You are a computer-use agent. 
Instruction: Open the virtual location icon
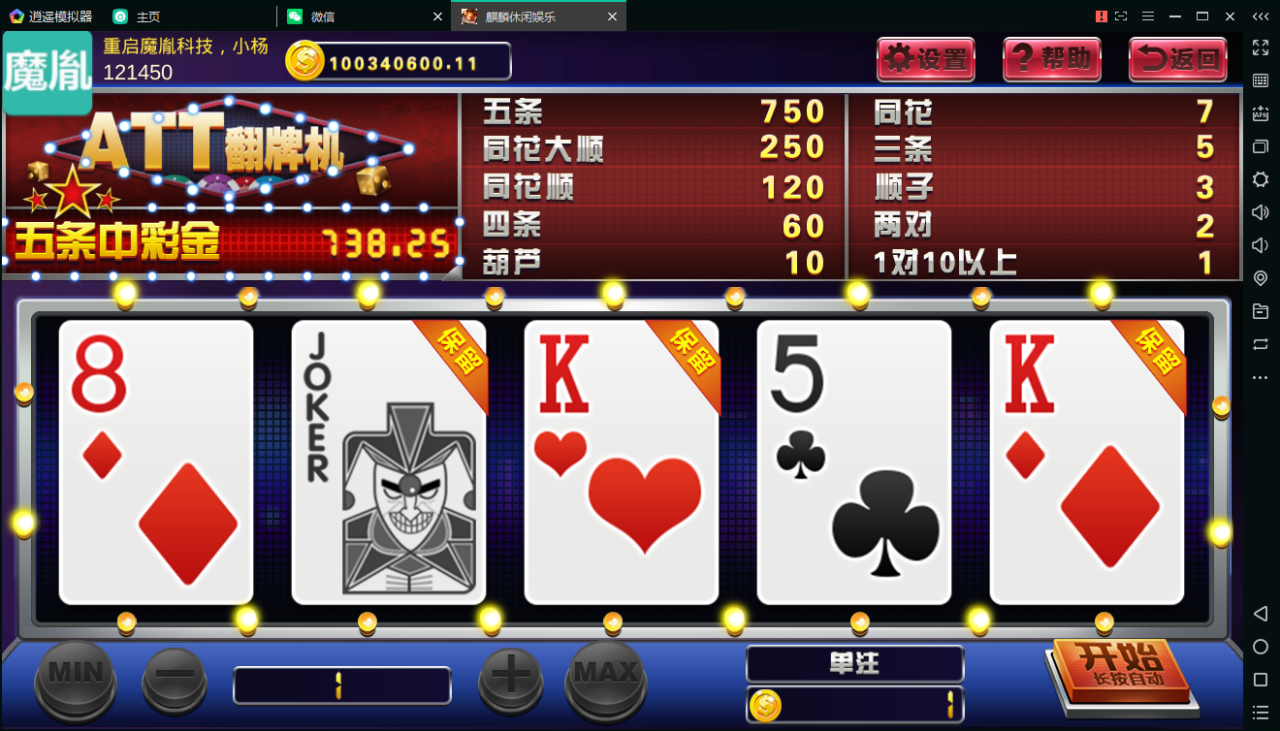click(x=1259, y=278)
